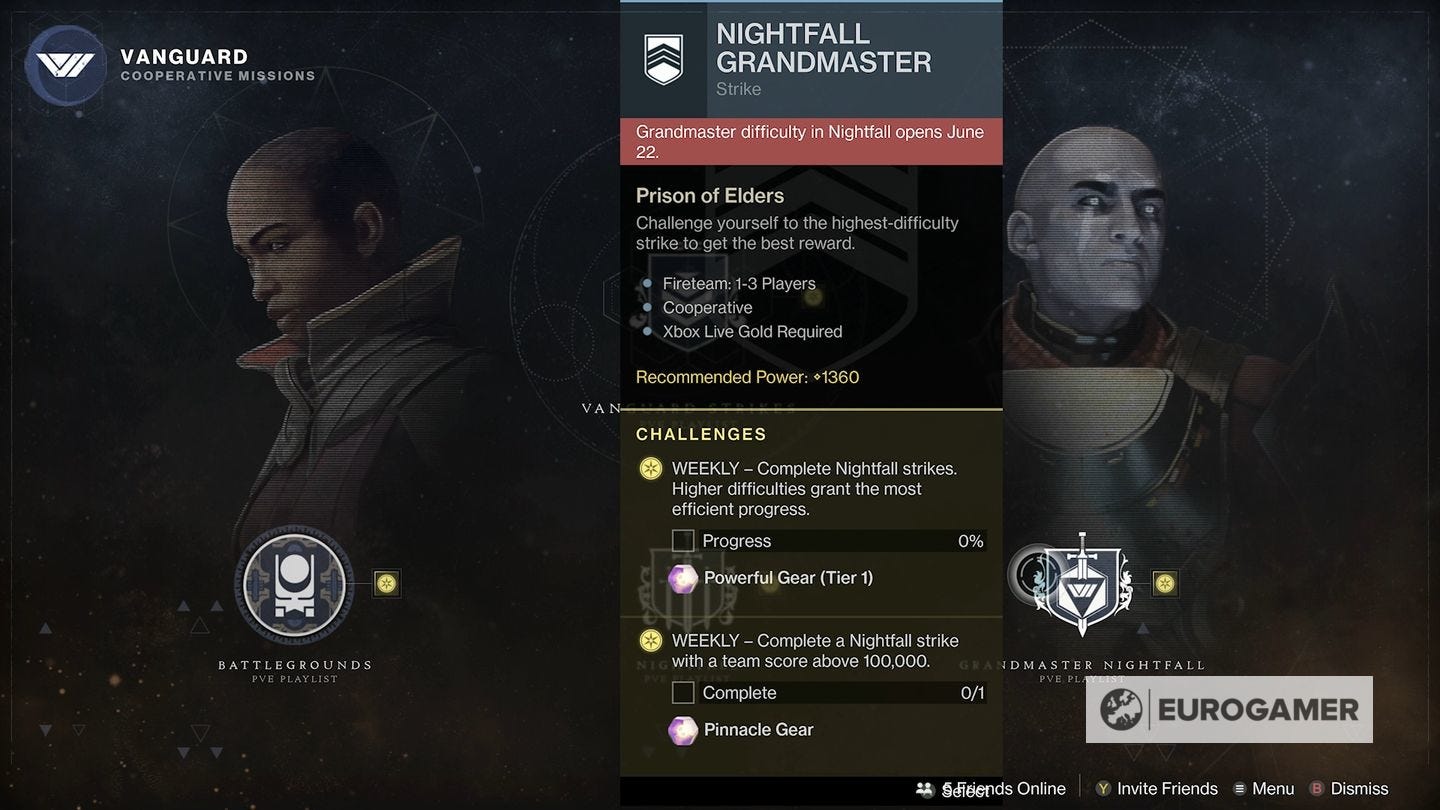
Task: Open the Prison of Elders details section
Action: point(710,196)
